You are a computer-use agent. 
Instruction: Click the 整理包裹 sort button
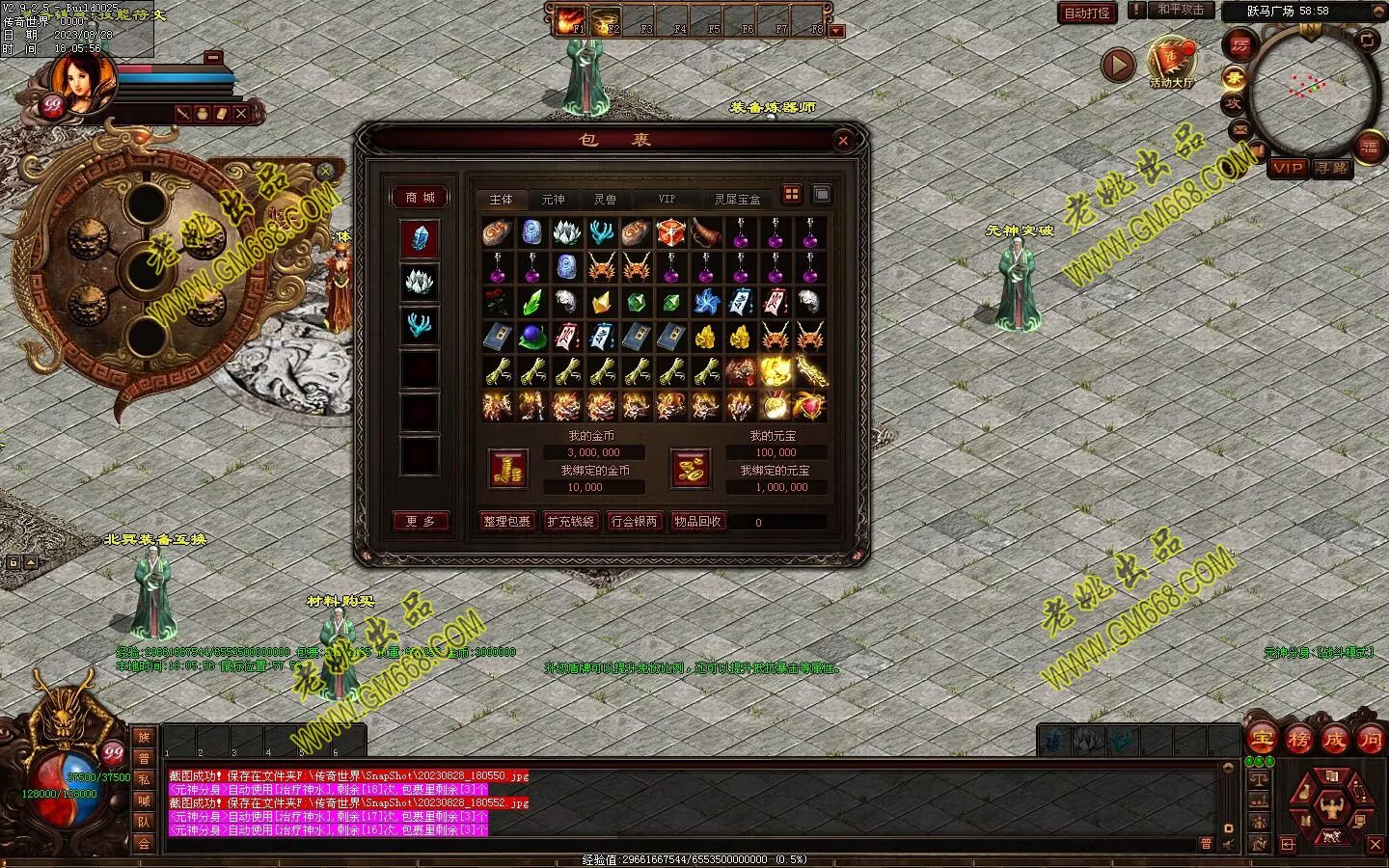point(507,522)
